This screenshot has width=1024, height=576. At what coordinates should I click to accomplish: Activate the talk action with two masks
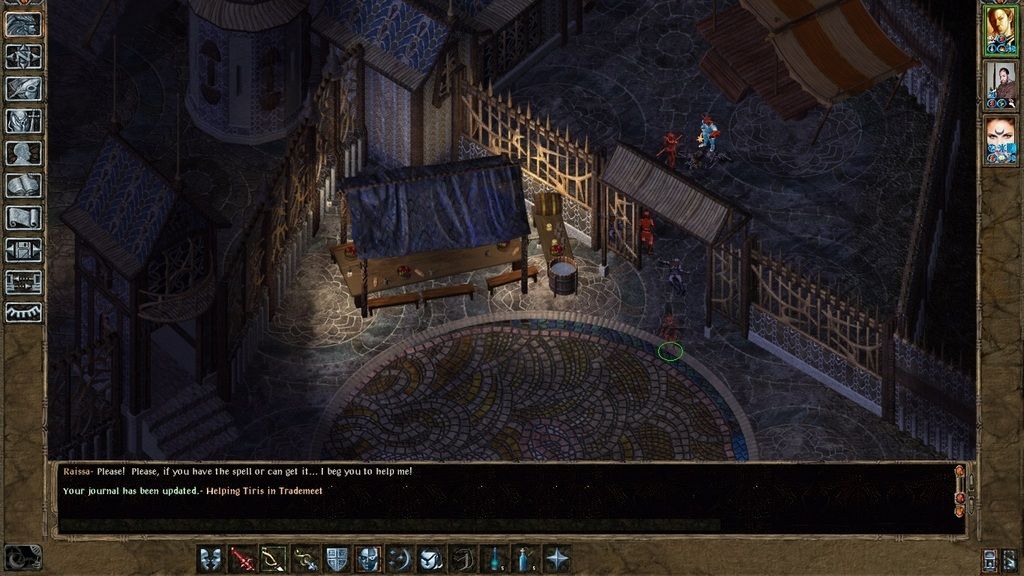click(x=212, y=559)
